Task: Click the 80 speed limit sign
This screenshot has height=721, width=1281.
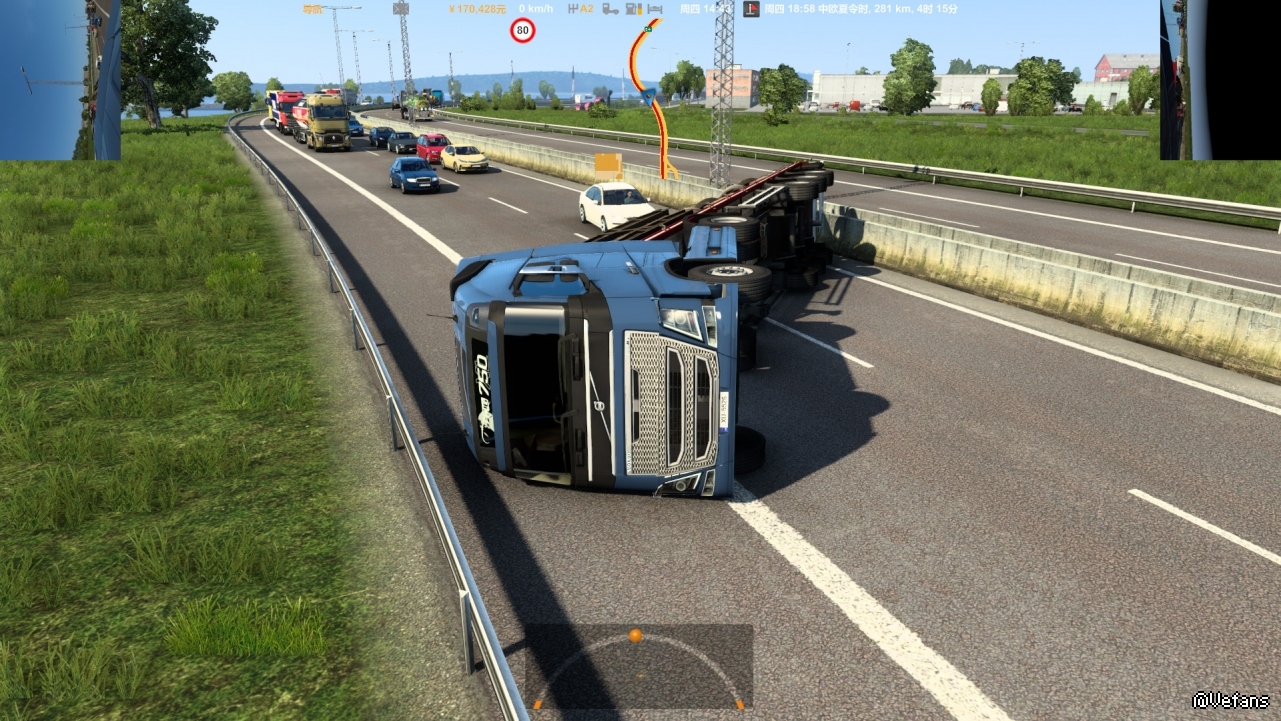Action: point(522,31)
